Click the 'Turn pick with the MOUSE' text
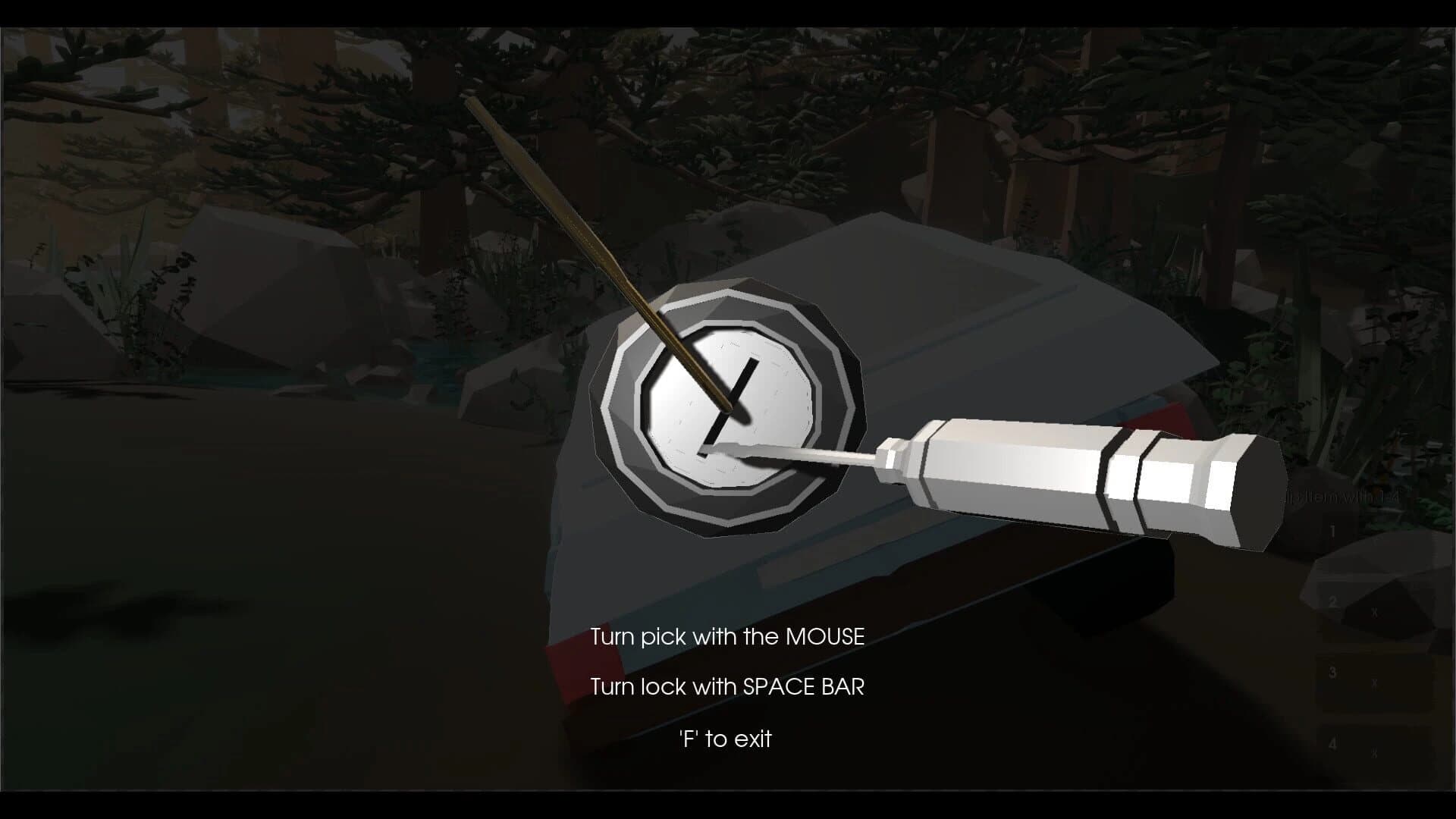The width and height of the screenshot is (1456, 819). point(728,637)
